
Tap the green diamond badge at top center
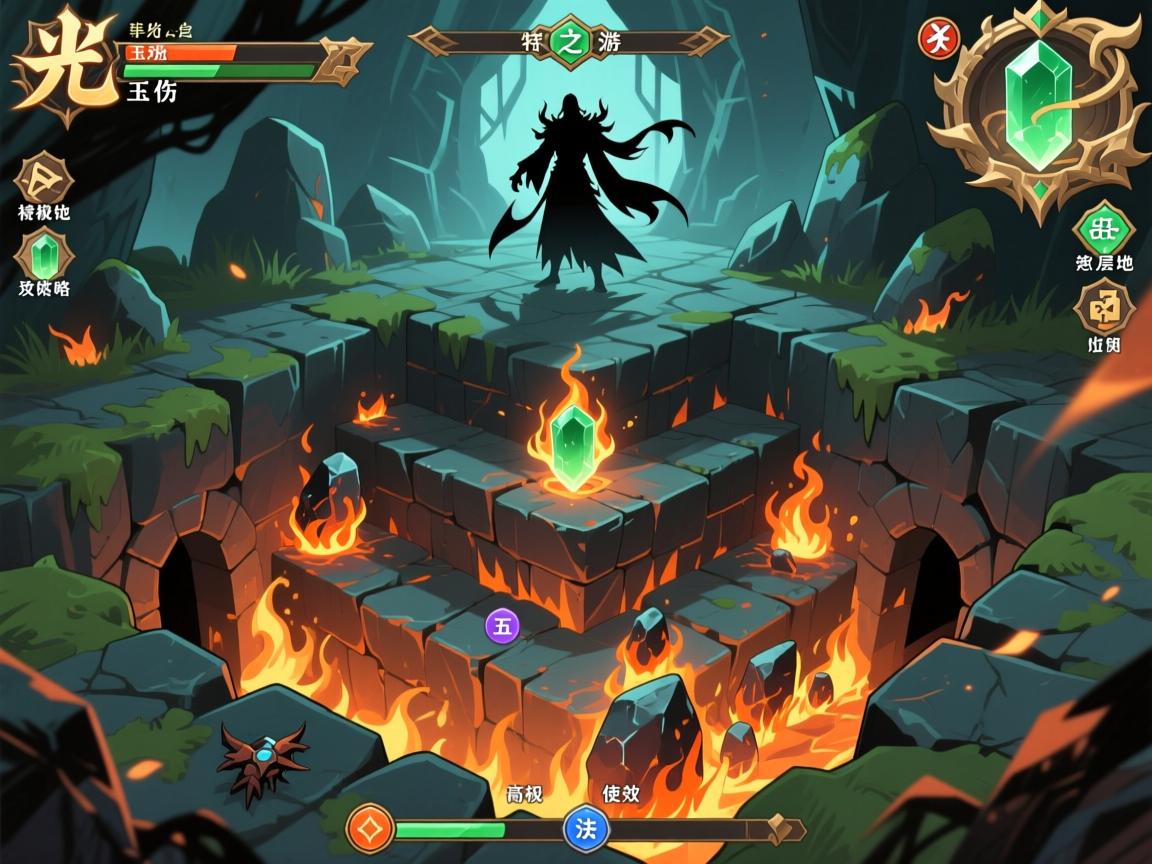[x=571, y=41]
